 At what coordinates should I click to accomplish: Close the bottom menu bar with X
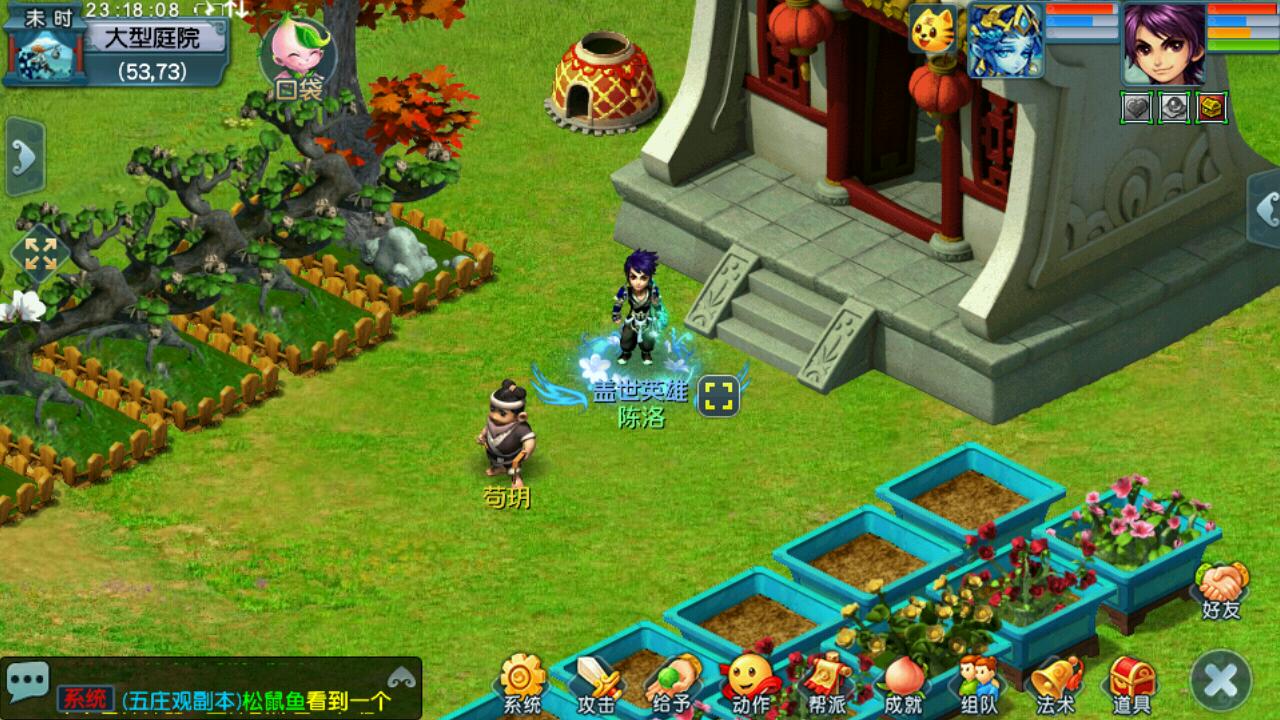pyautogui.click(x=1221, y=681)
